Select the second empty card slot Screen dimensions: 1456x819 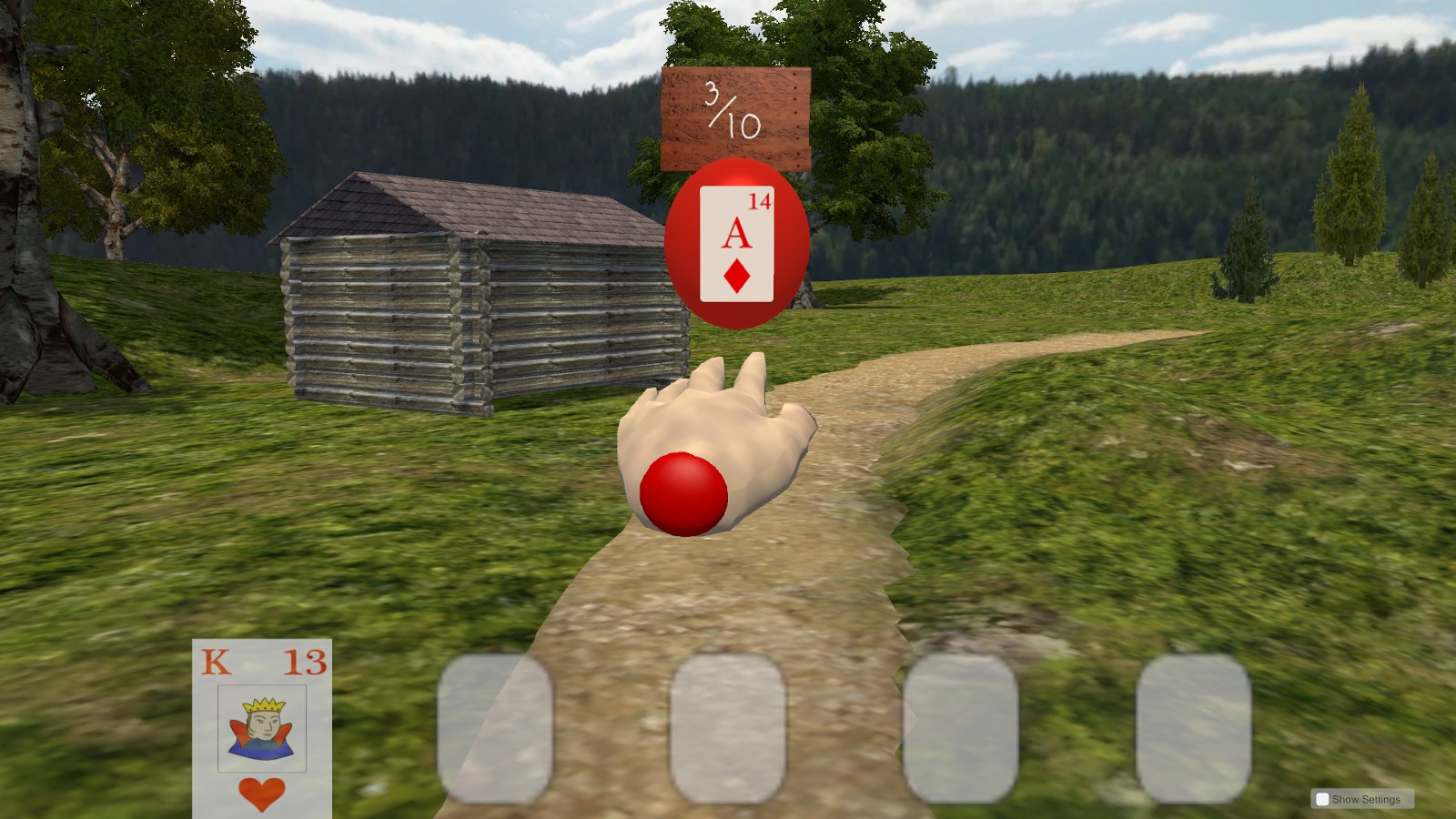click(x=728, y=728)
